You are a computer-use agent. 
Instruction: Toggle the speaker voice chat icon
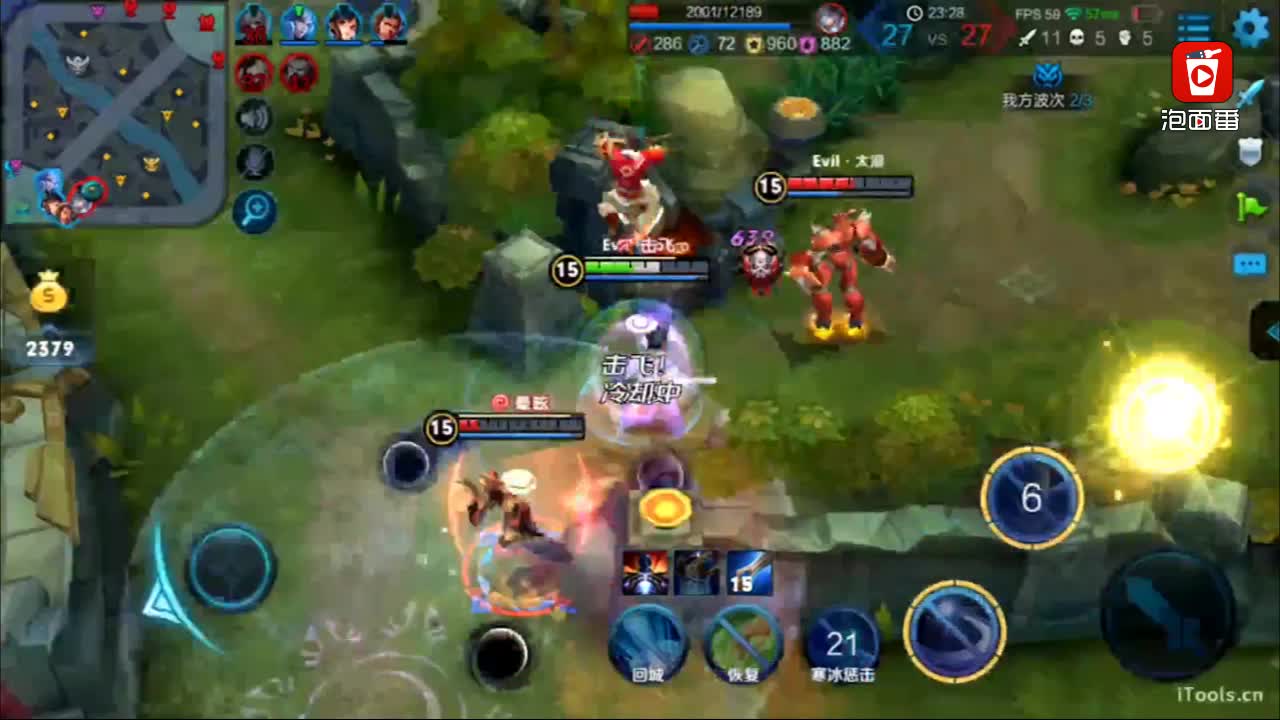click(x=255, y=118)
